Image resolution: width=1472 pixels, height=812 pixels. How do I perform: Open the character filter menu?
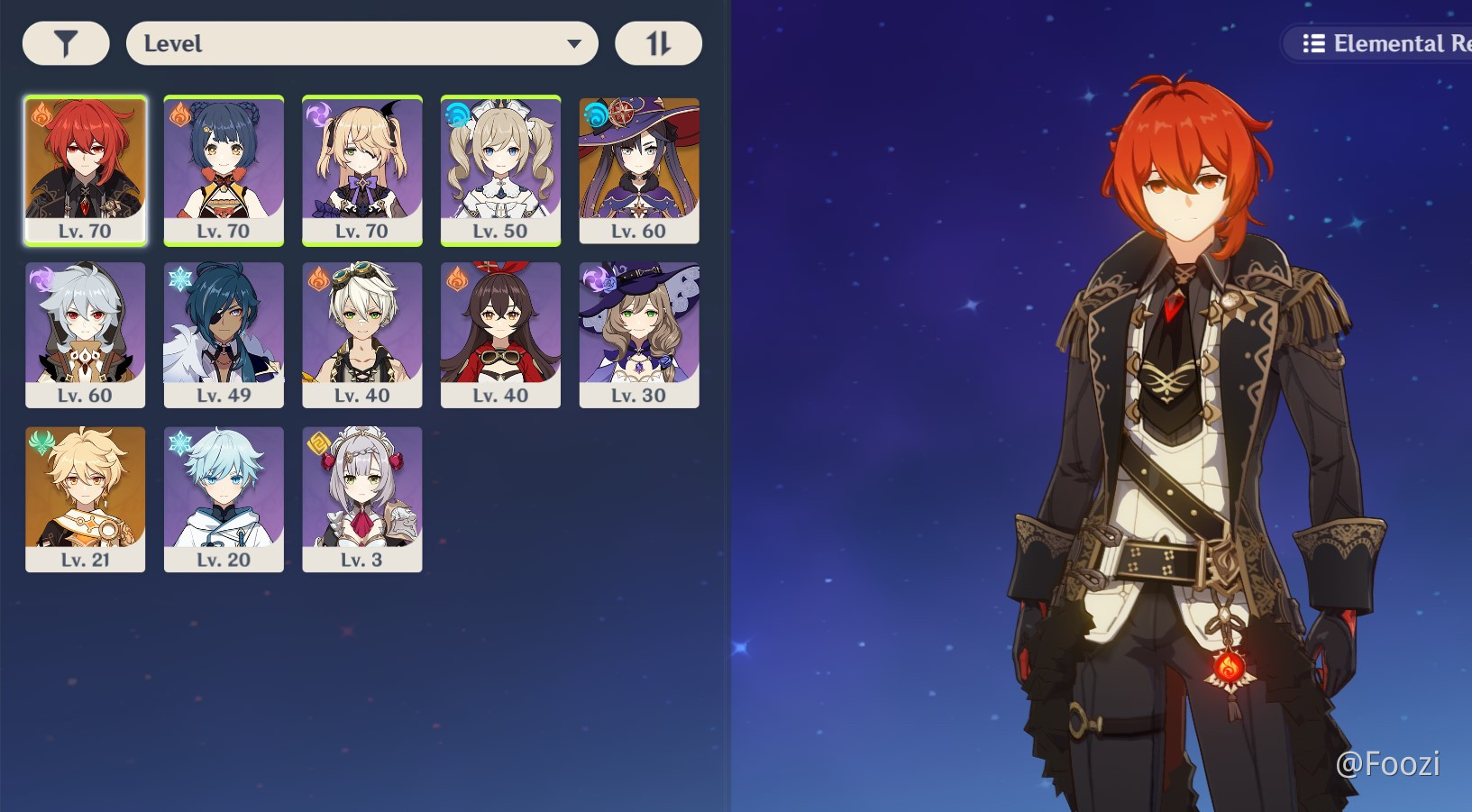[x=64, y=42]
